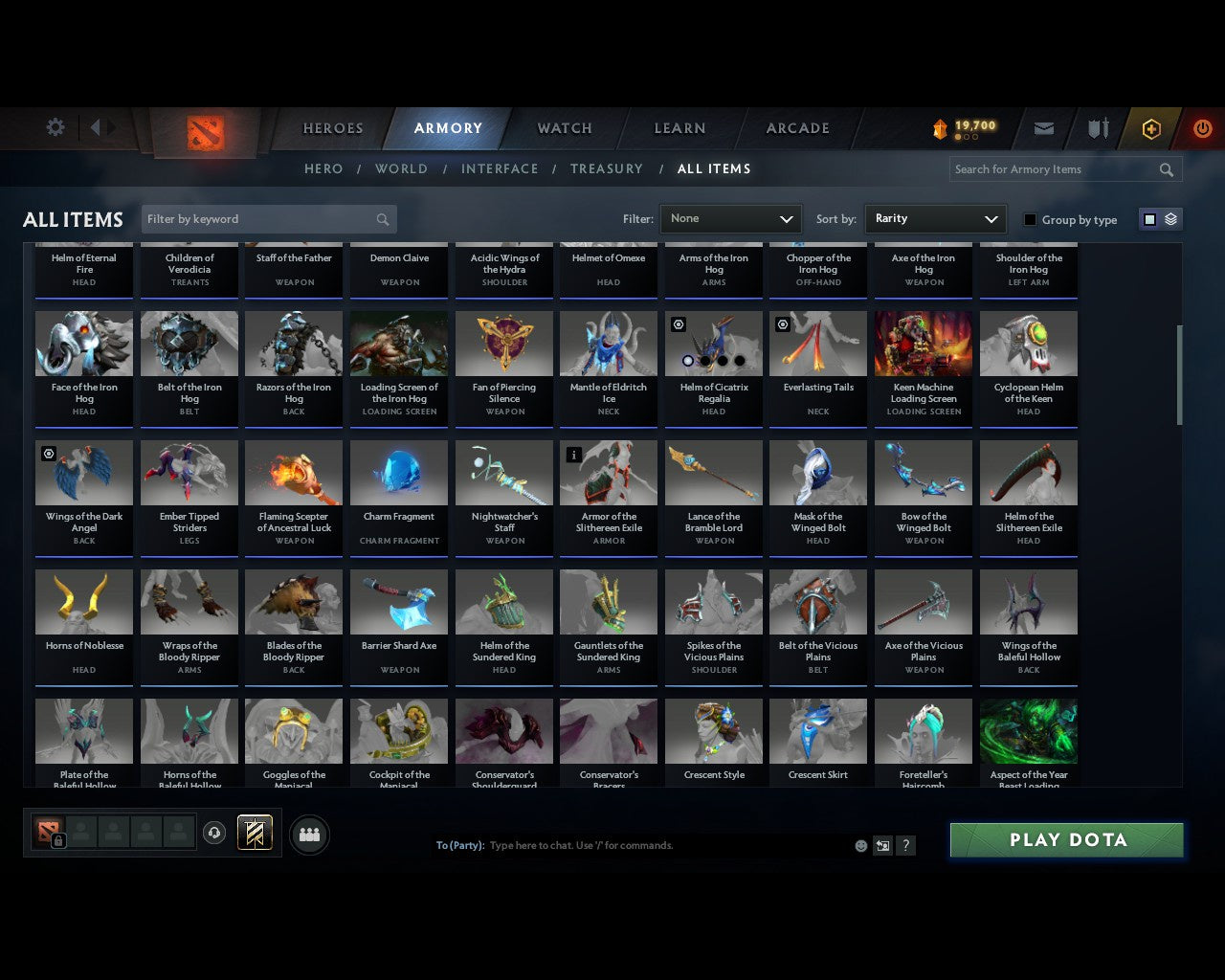Viewport: 1225px width, 980px height.
Task: Click the shard progress dots under 19,700
Action: 966,137
